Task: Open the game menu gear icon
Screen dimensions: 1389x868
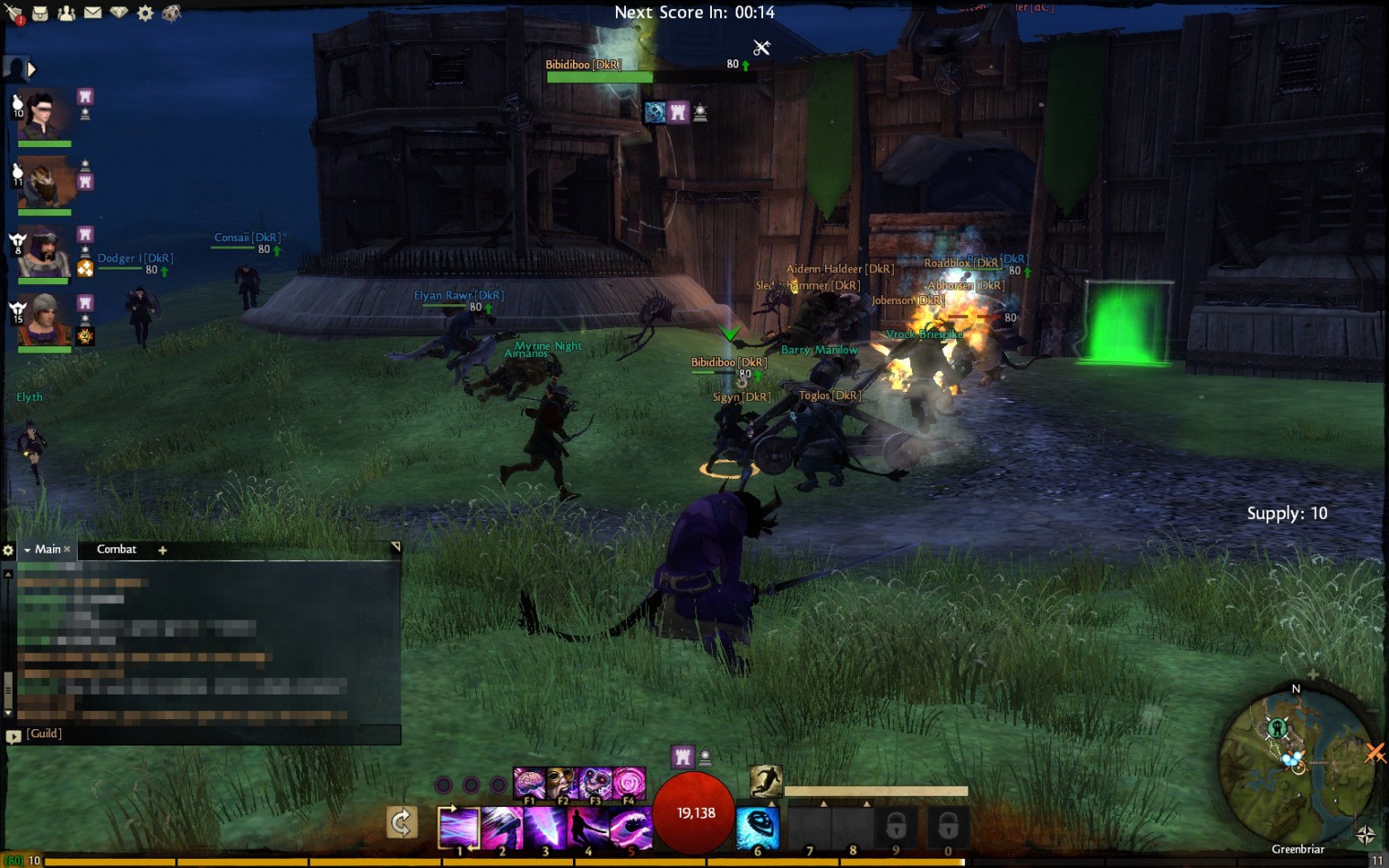Action: pos(145,13)
